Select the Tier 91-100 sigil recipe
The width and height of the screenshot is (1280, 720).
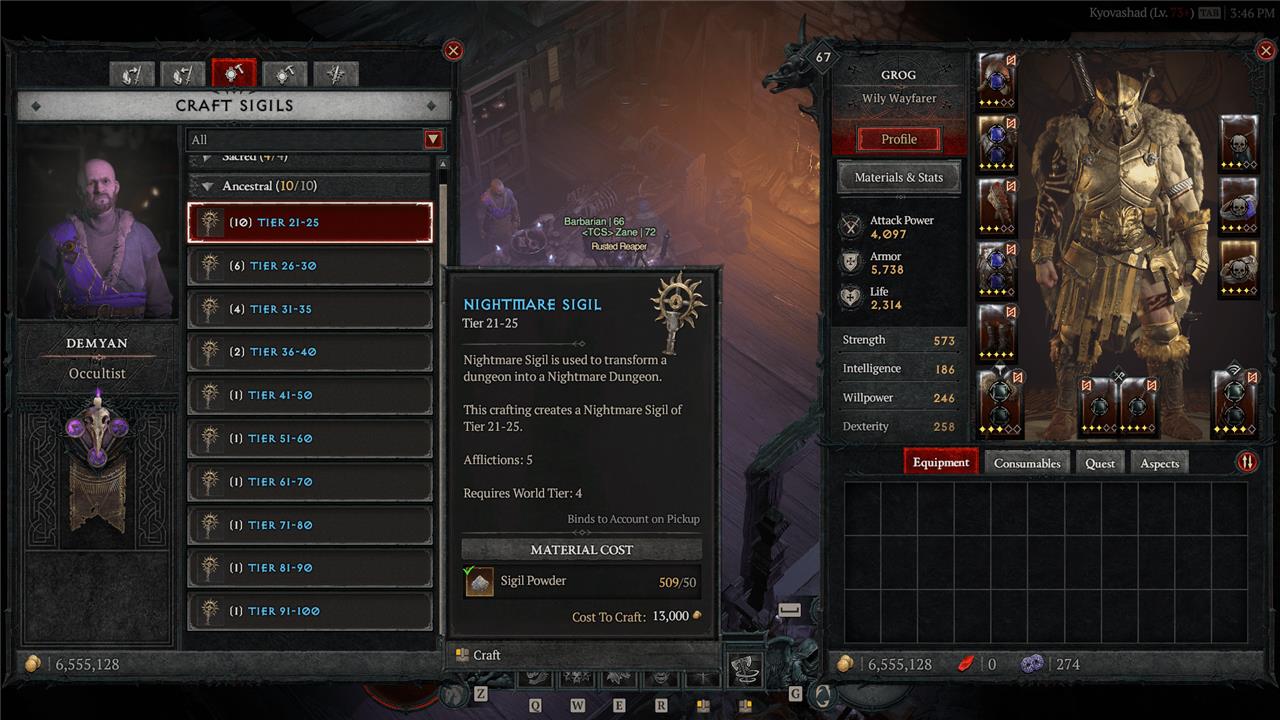coord(310,611)
